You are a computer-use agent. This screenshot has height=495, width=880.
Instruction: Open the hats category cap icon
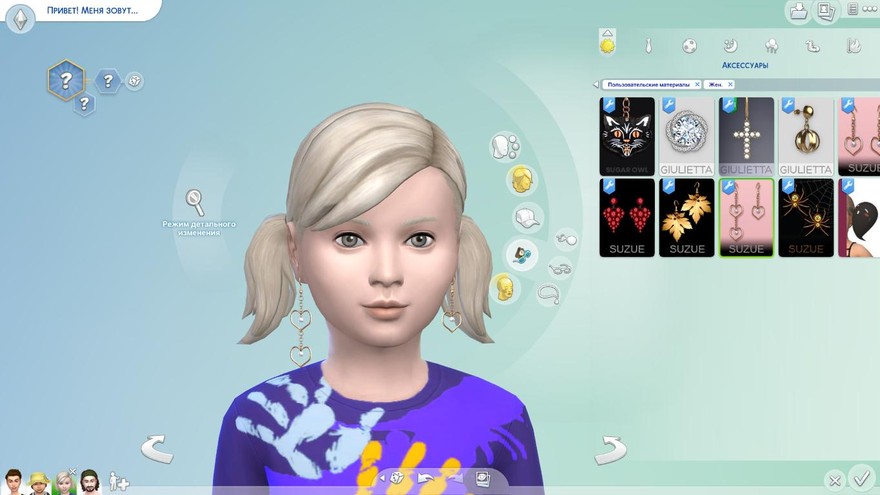point(526,216)
